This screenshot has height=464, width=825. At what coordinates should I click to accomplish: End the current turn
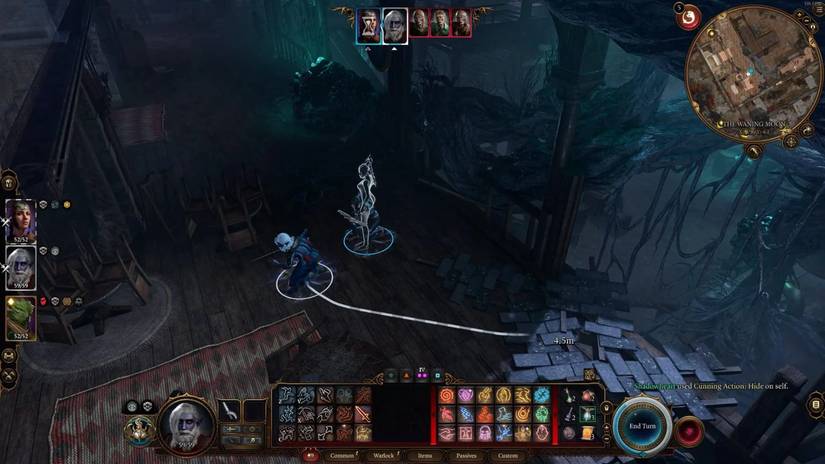coord(640,424)
